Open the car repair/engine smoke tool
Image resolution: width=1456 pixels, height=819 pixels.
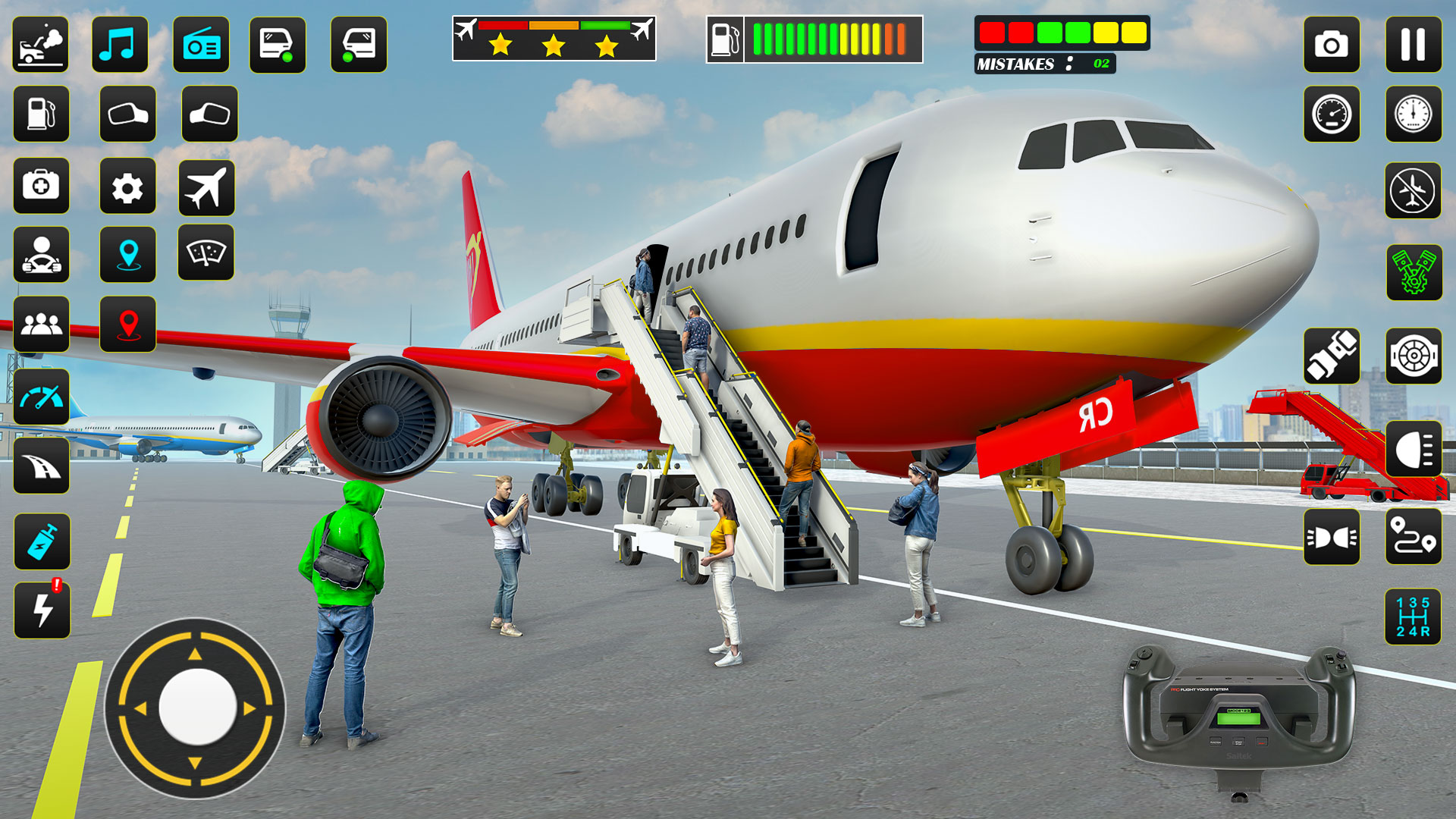41,45
